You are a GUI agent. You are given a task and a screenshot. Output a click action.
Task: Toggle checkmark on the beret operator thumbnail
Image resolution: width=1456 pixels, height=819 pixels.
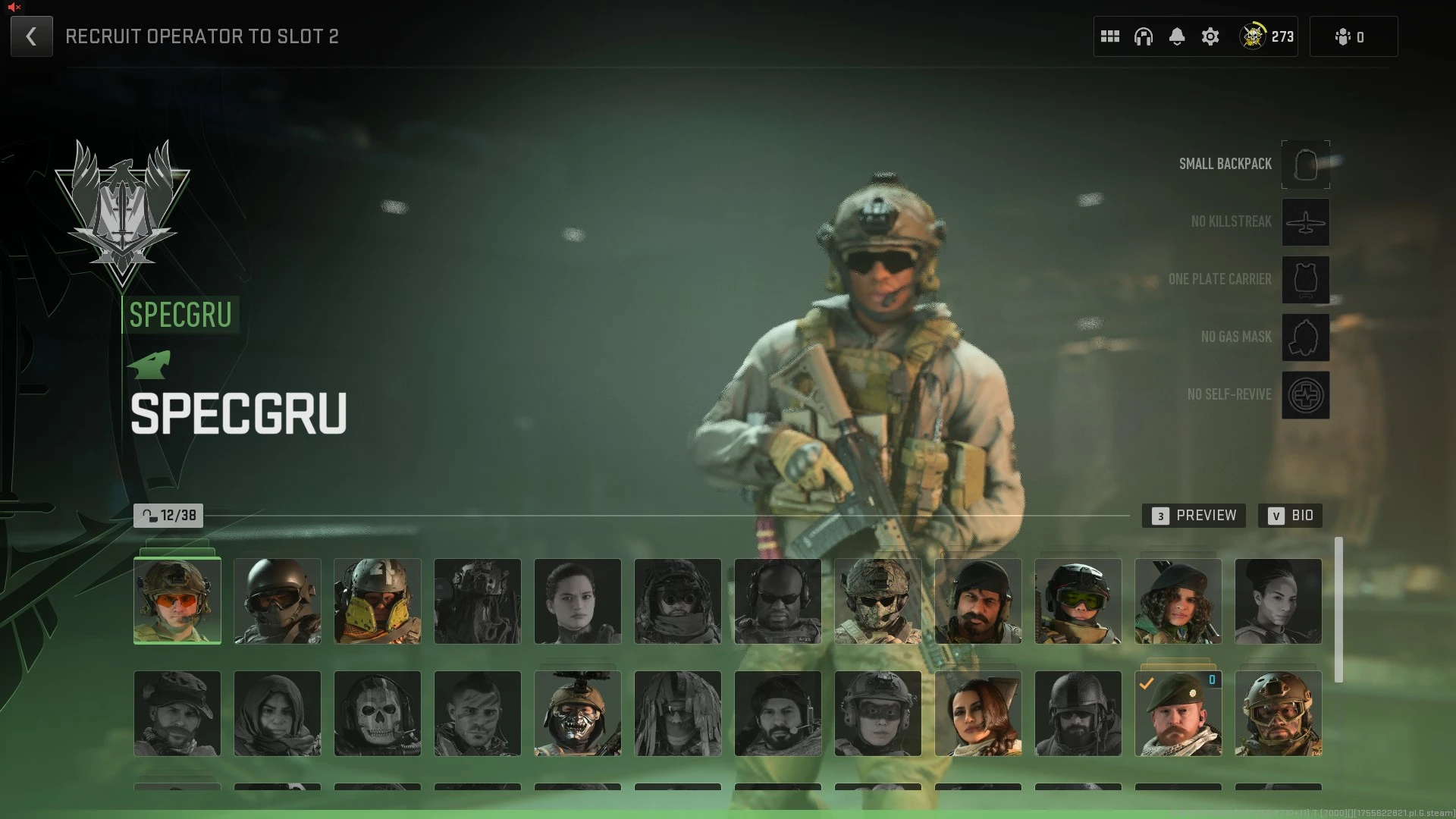coord(1178,713)
